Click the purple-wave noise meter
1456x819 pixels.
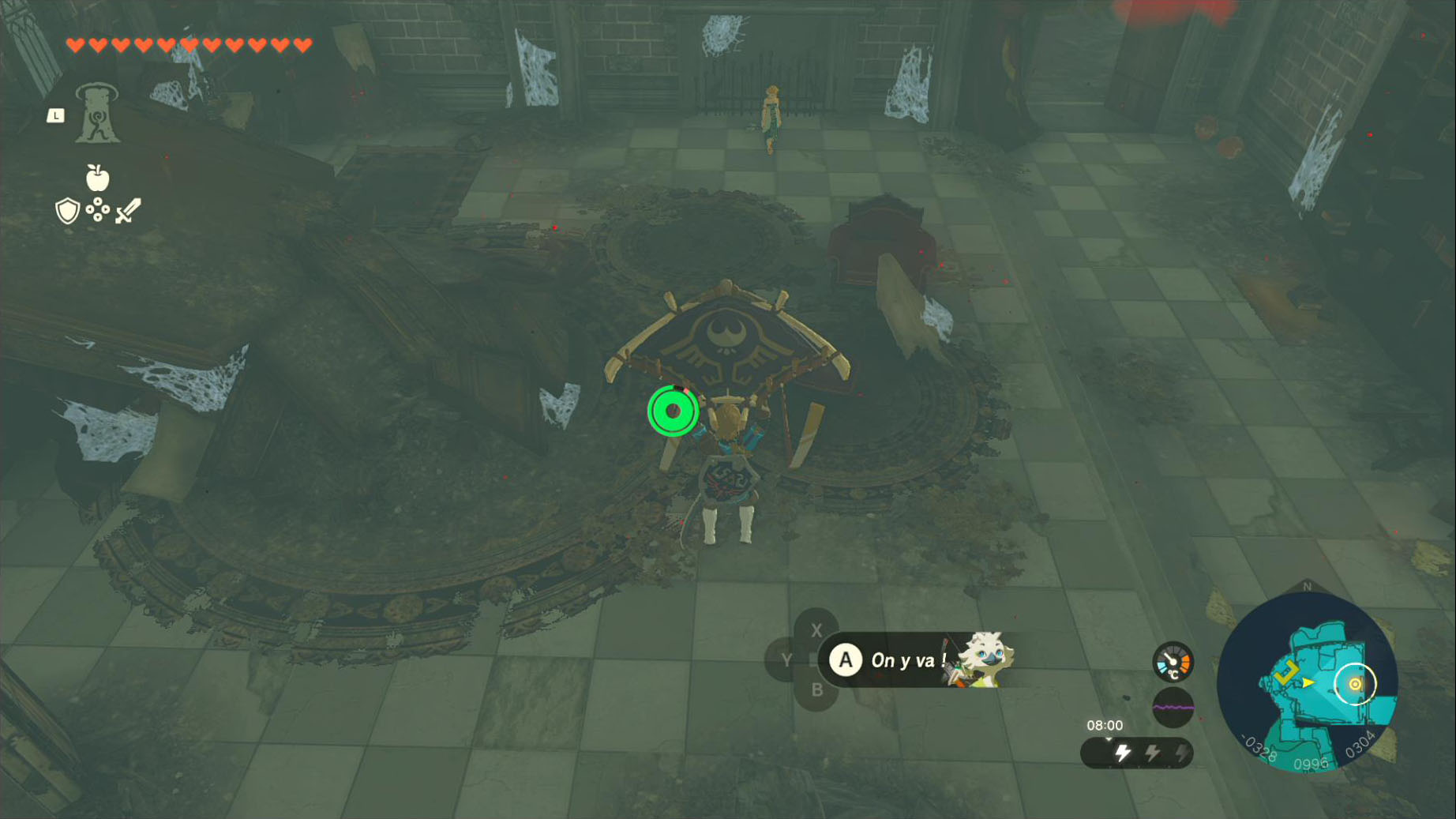pos(1173,707)
